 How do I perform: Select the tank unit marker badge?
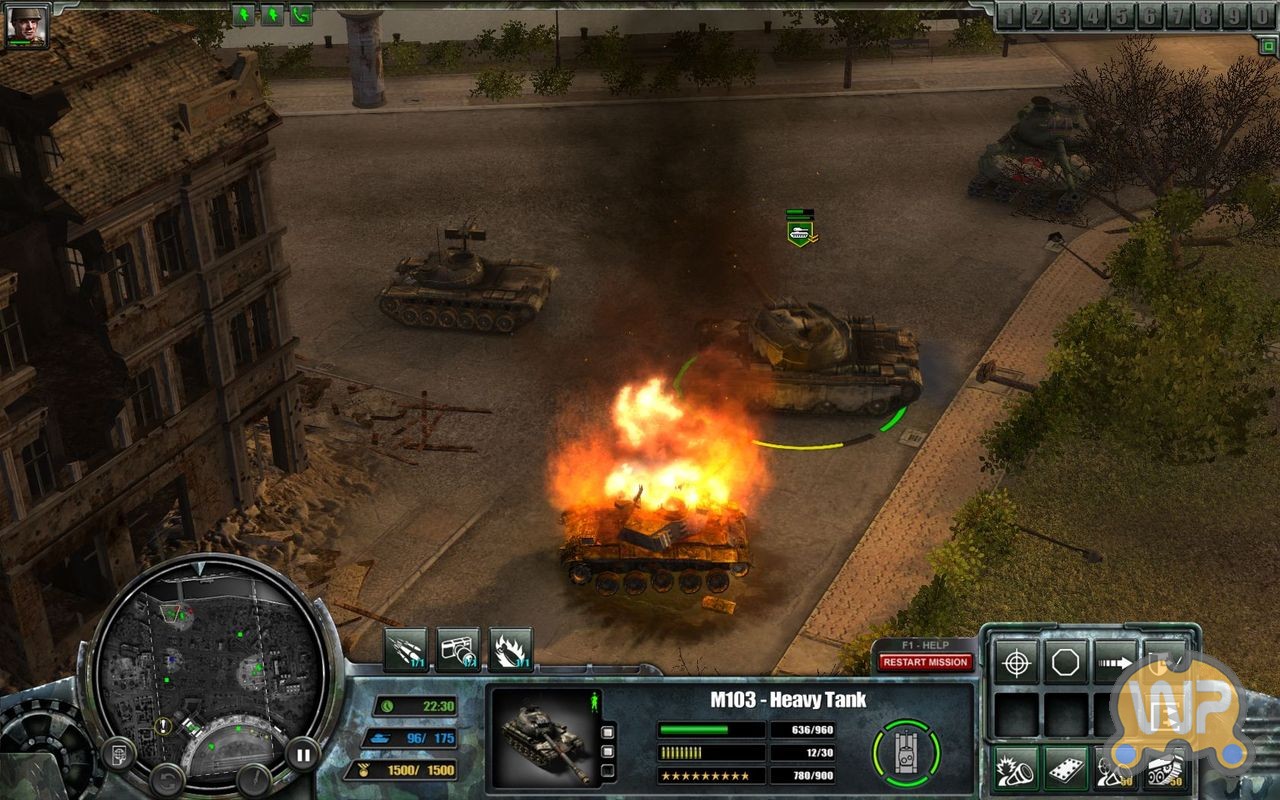pos(800,230)
